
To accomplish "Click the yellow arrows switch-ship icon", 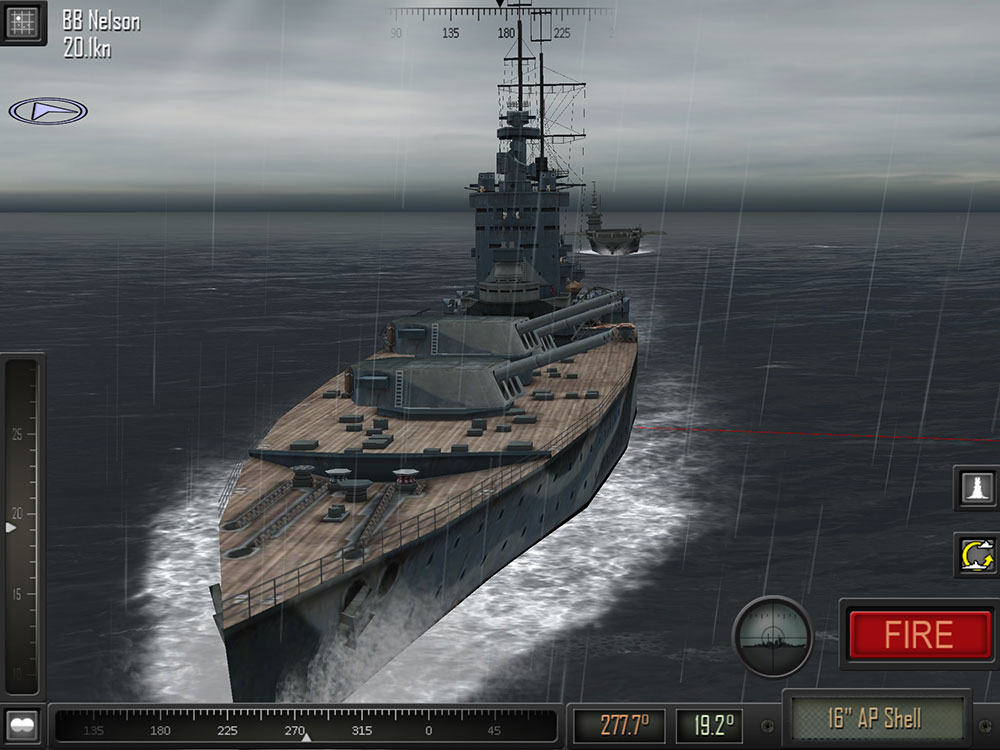I will pos(976,555).
